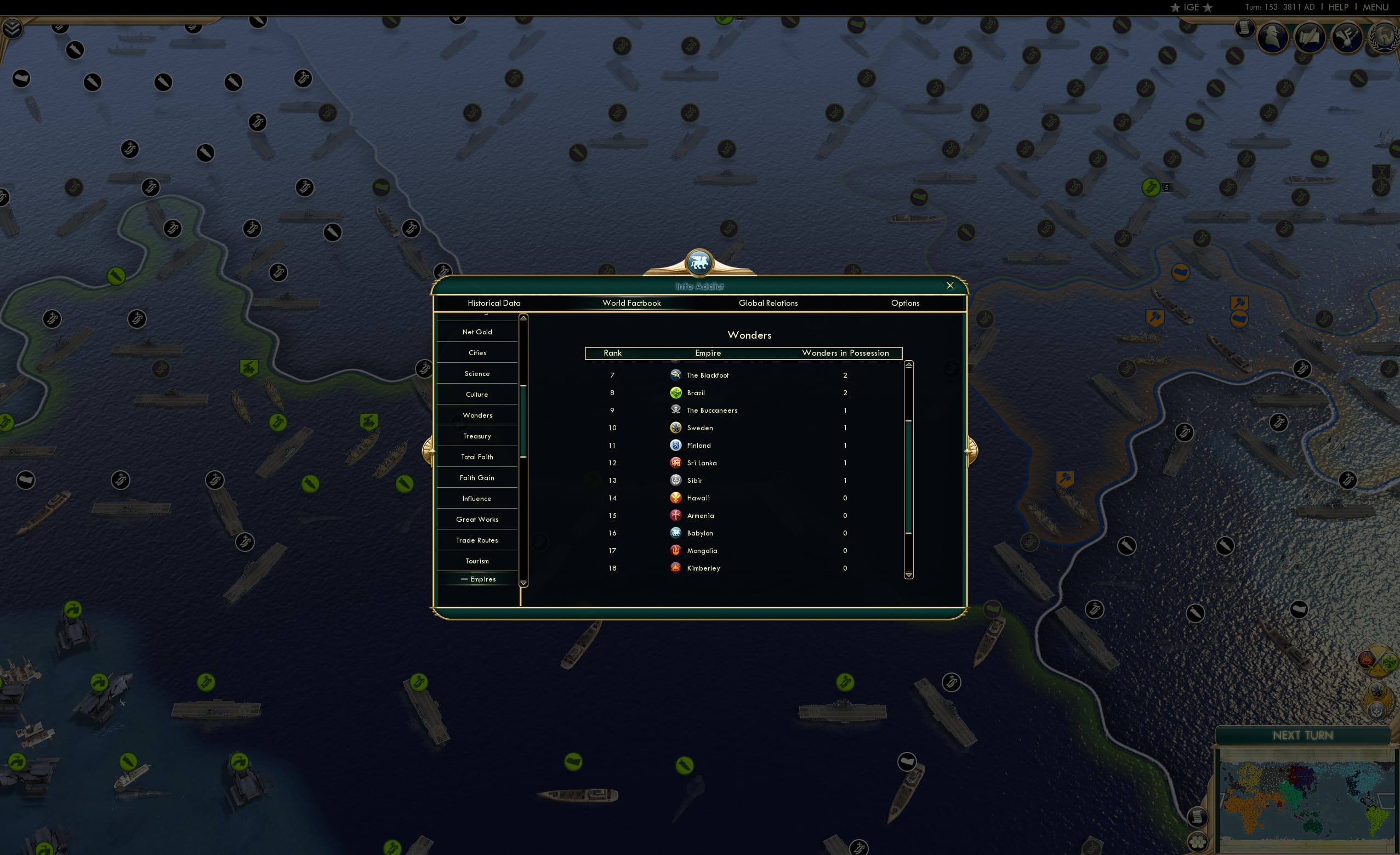The width and height of the screenshot is (1400, 855).
Task: Select Mongolia's empire icon in the list
Action: [675, 550]
